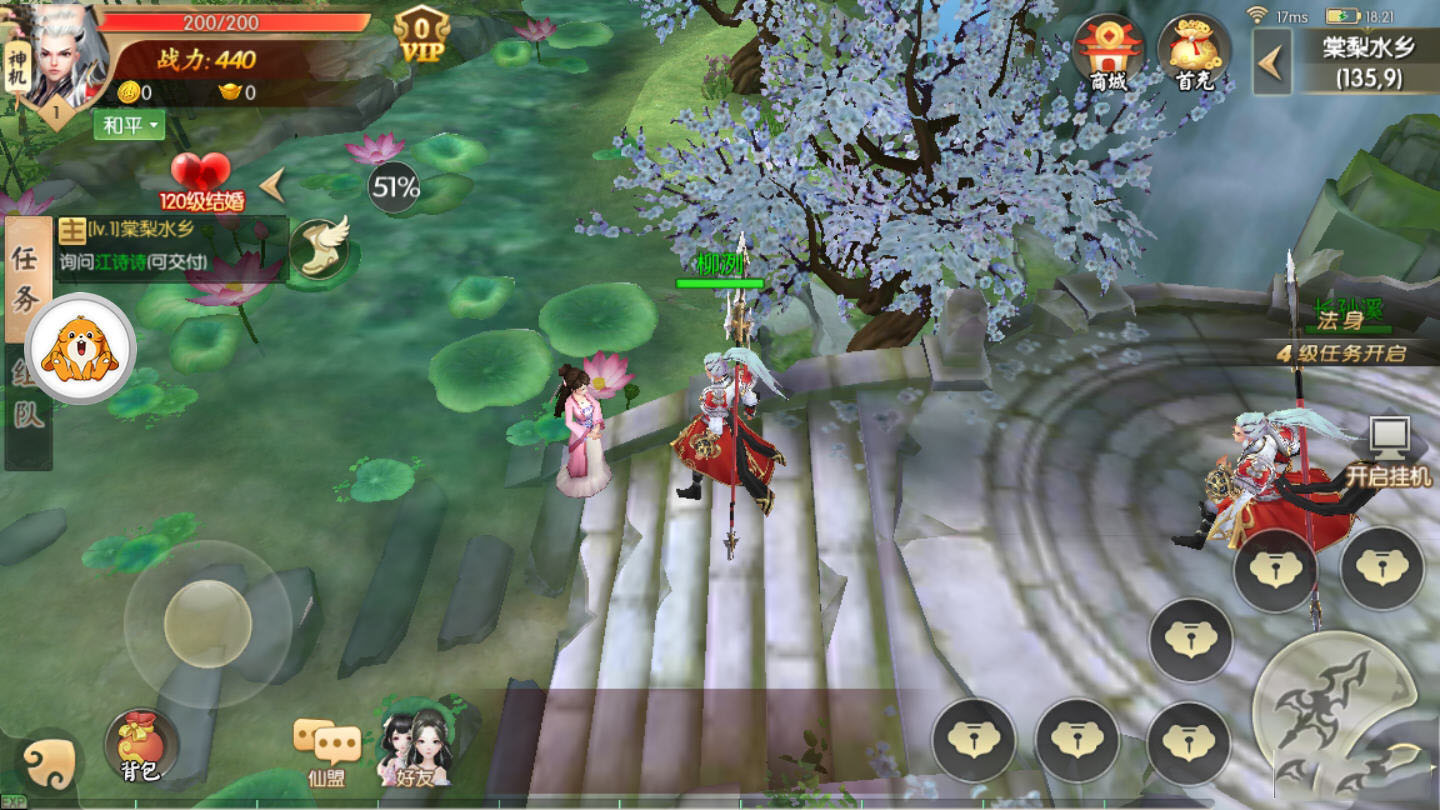Open the 仙盟 guild chat
The height and width of the screenshot is (810, 1440).
coord(327,752)
